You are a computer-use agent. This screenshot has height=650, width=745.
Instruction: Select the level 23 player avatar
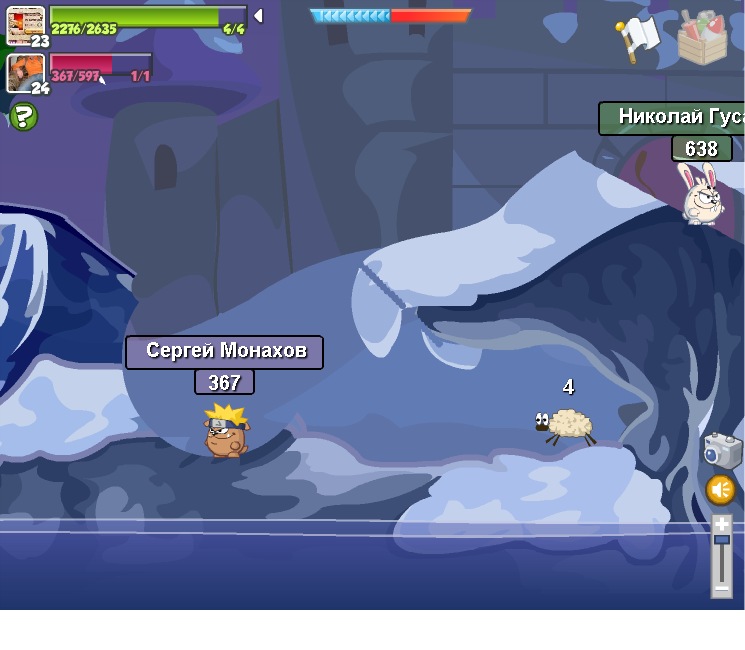tap(25, 24)
